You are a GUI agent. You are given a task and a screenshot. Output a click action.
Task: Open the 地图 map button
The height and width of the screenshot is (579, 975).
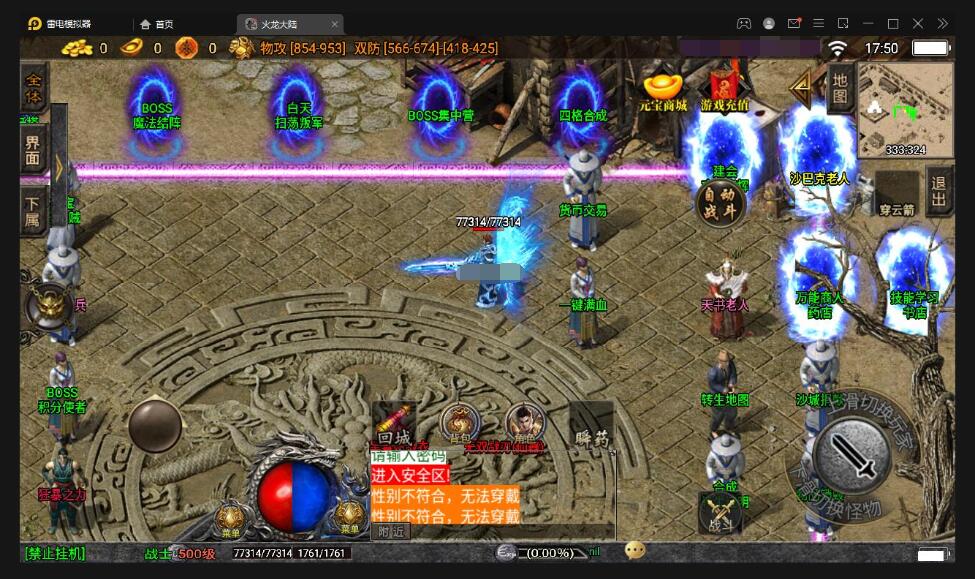(840, 89)
